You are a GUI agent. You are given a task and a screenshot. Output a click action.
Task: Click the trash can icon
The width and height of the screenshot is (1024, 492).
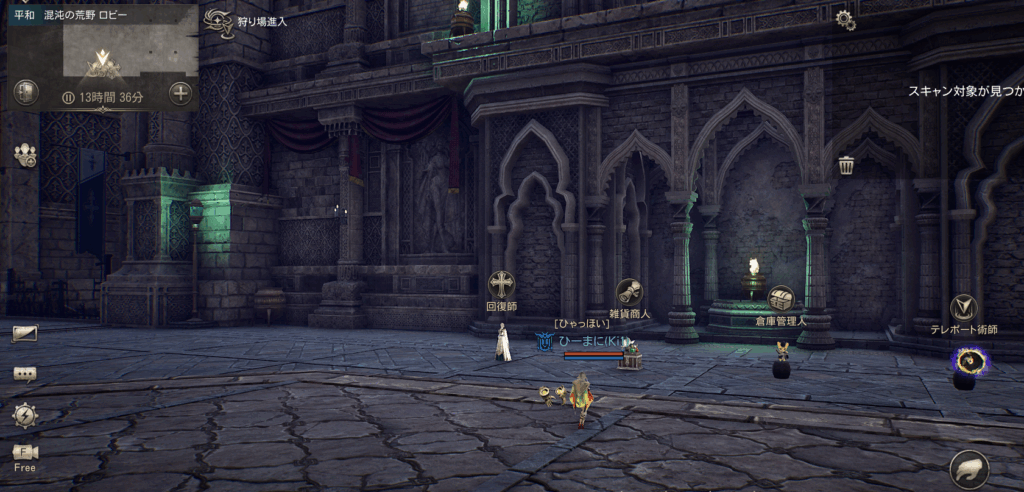(x=846, y=165)
